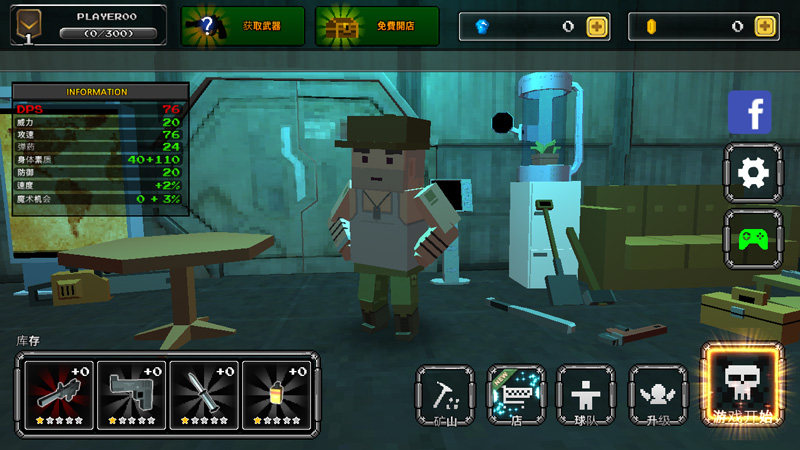Open the Facebook link

pyautogui.click(x=749, y=112)
